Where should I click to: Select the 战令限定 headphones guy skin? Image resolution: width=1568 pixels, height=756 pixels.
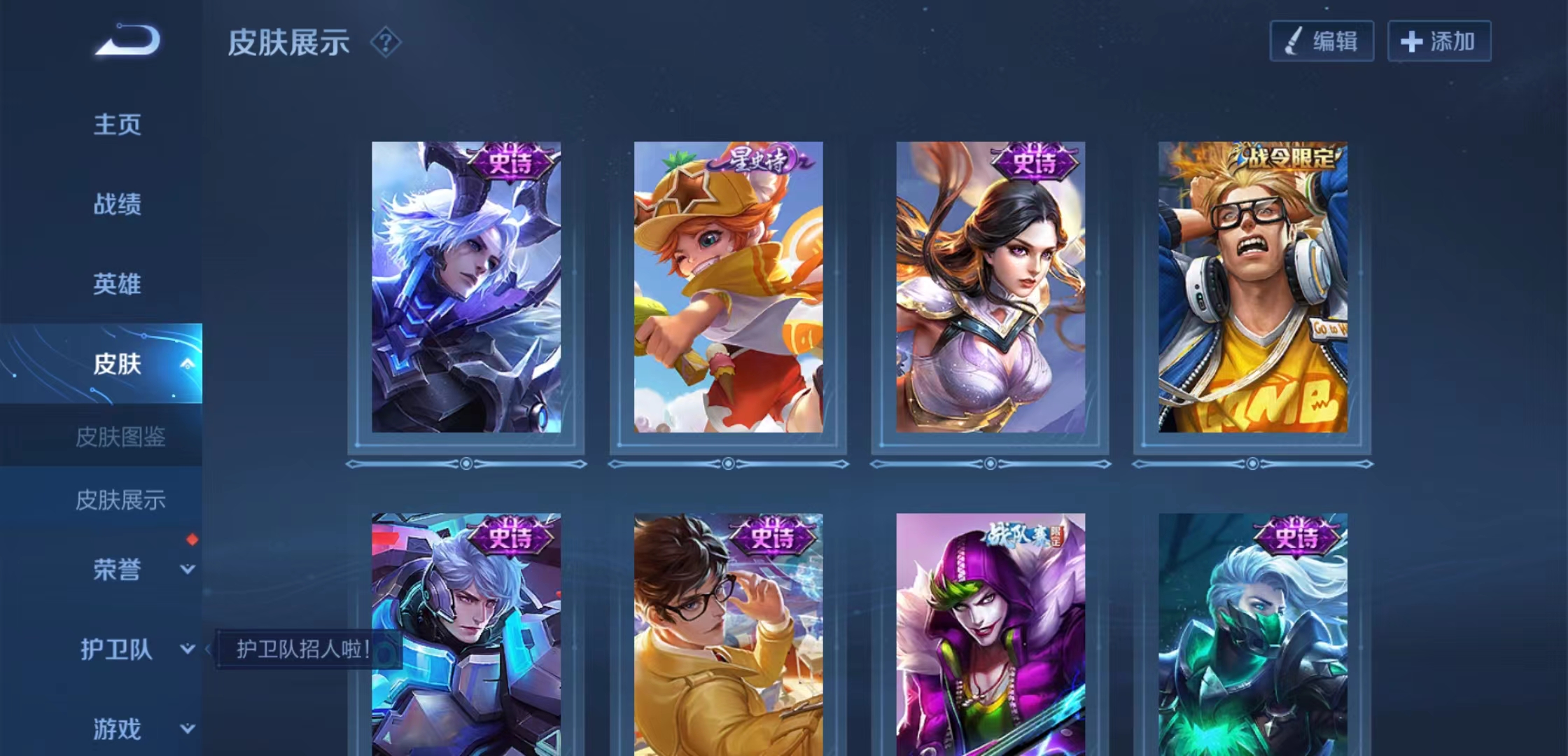click(1252, 287)
